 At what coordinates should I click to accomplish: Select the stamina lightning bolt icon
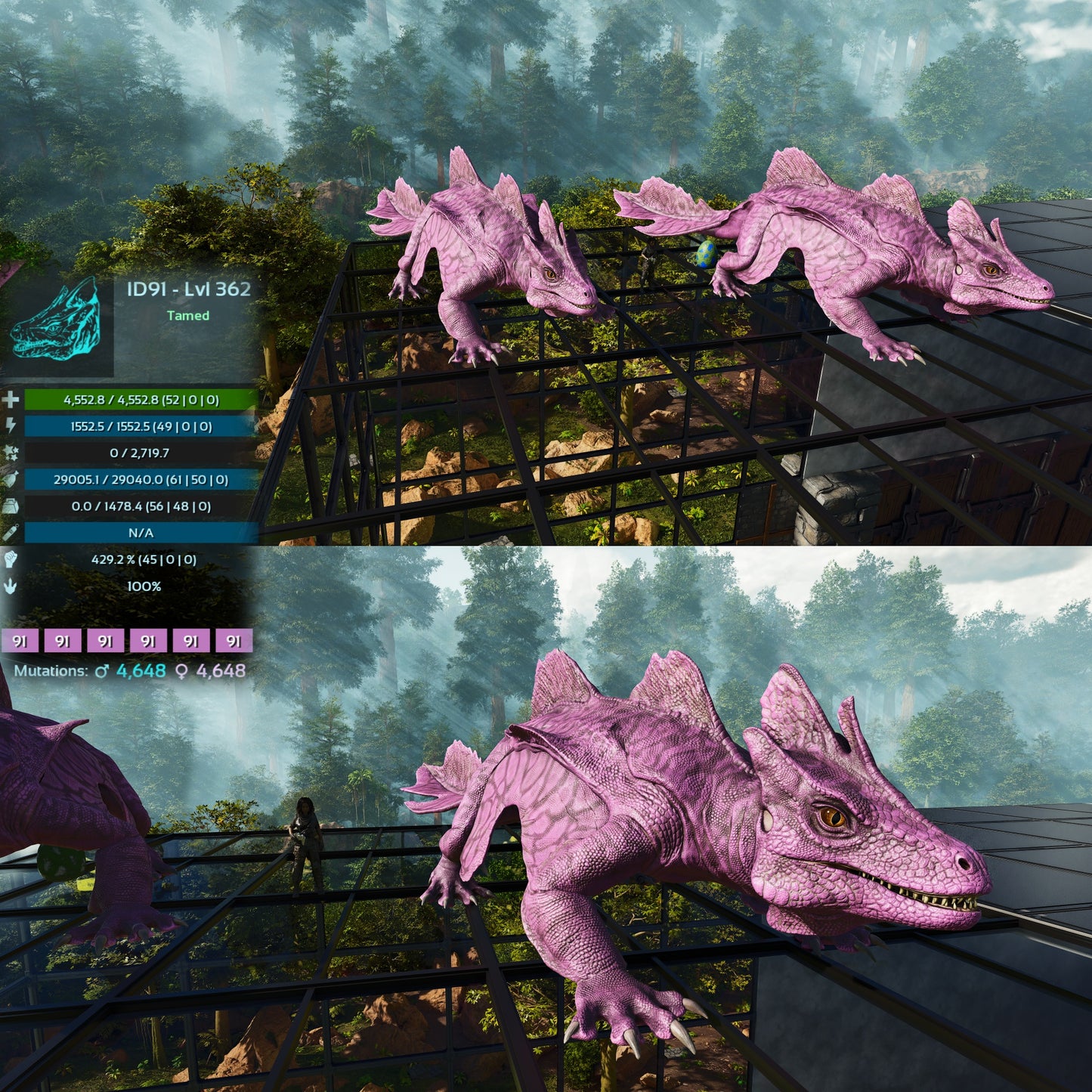pos(11,426)
